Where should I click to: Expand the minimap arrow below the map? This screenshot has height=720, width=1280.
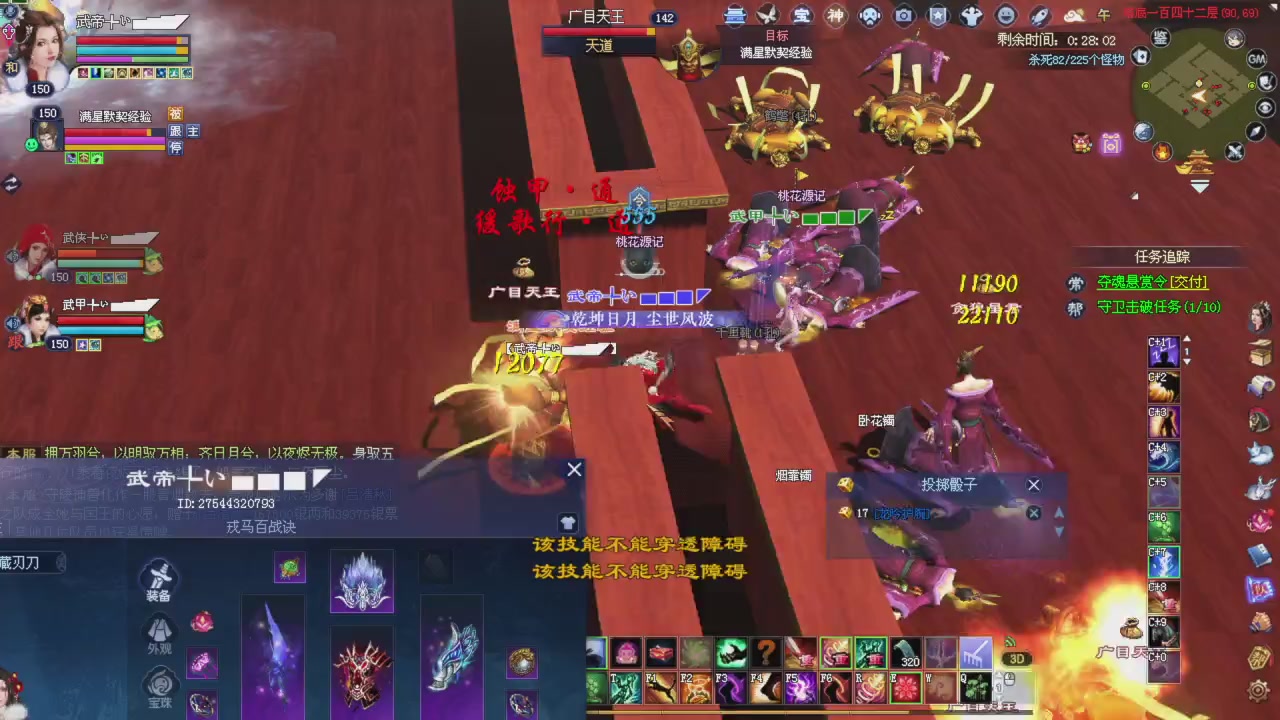1199,187
